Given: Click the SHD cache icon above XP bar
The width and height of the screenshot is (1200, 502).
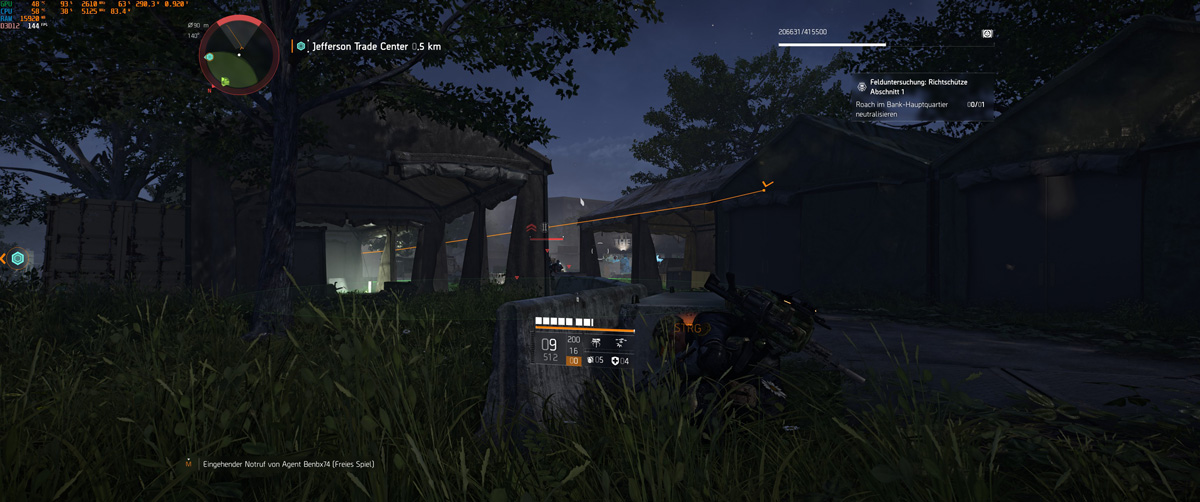Looking at the screenshot, I should click(987, 33).
